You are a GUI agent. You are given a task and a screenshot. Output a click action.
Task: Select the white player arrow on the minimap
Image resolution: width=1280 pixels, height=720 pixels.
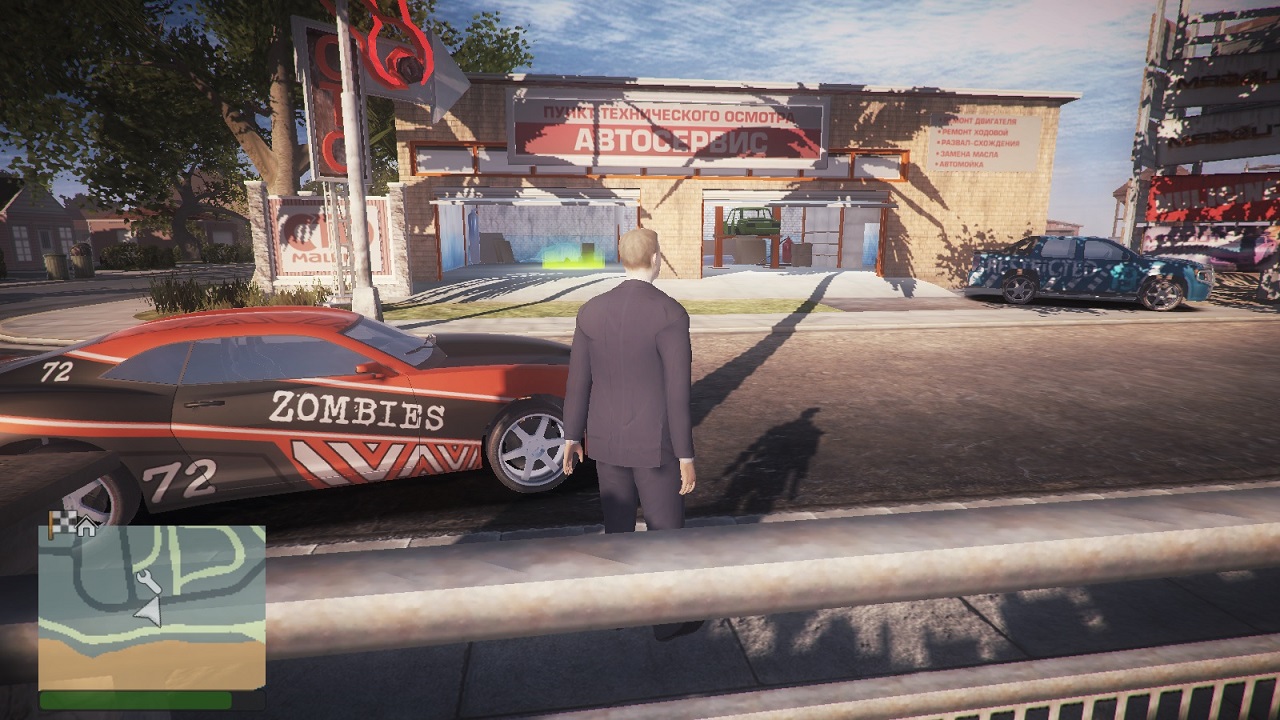click(149, 611)
